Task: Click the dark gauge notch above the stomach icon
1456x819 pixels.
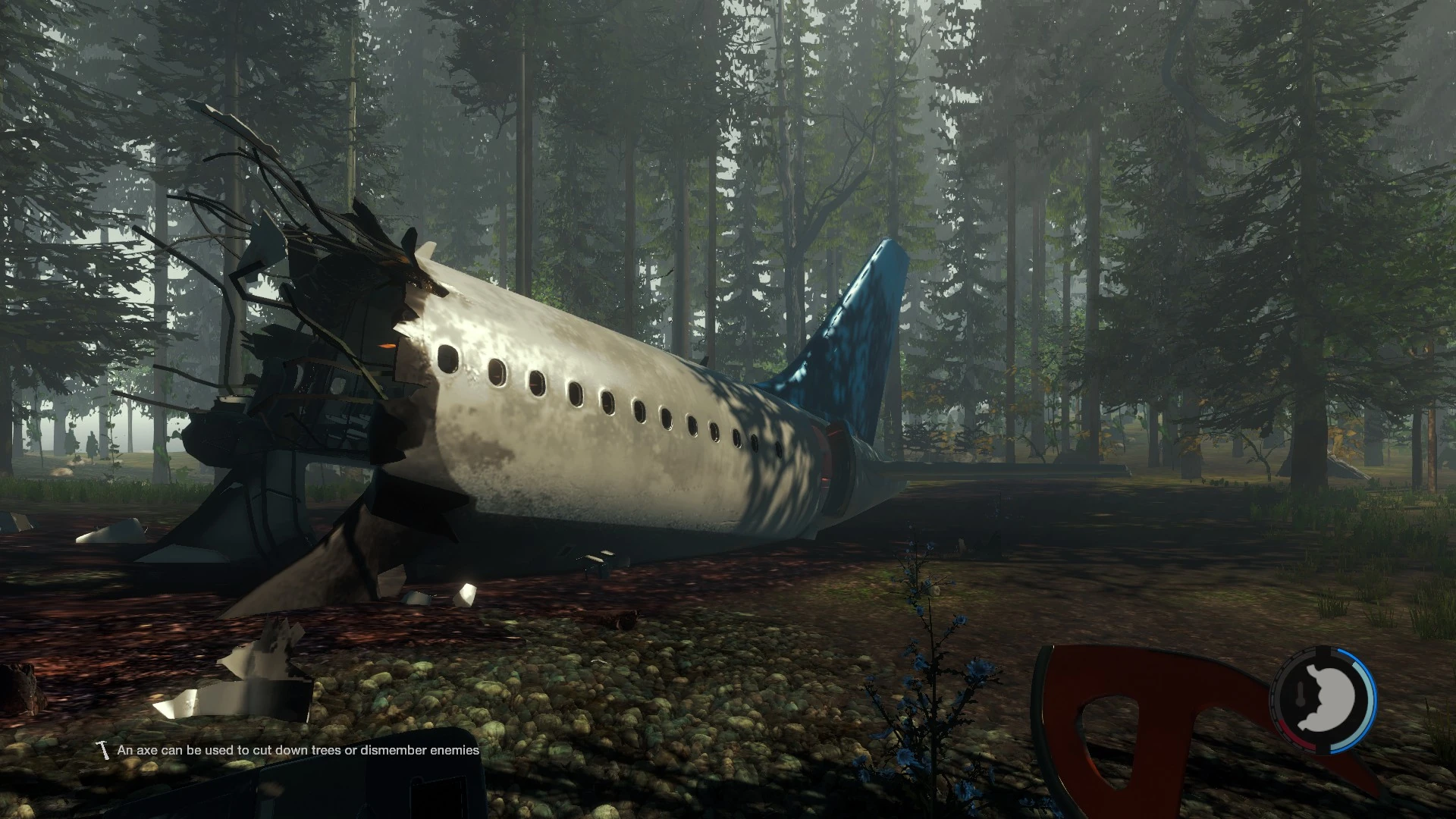Action: tap(1323, 649)
